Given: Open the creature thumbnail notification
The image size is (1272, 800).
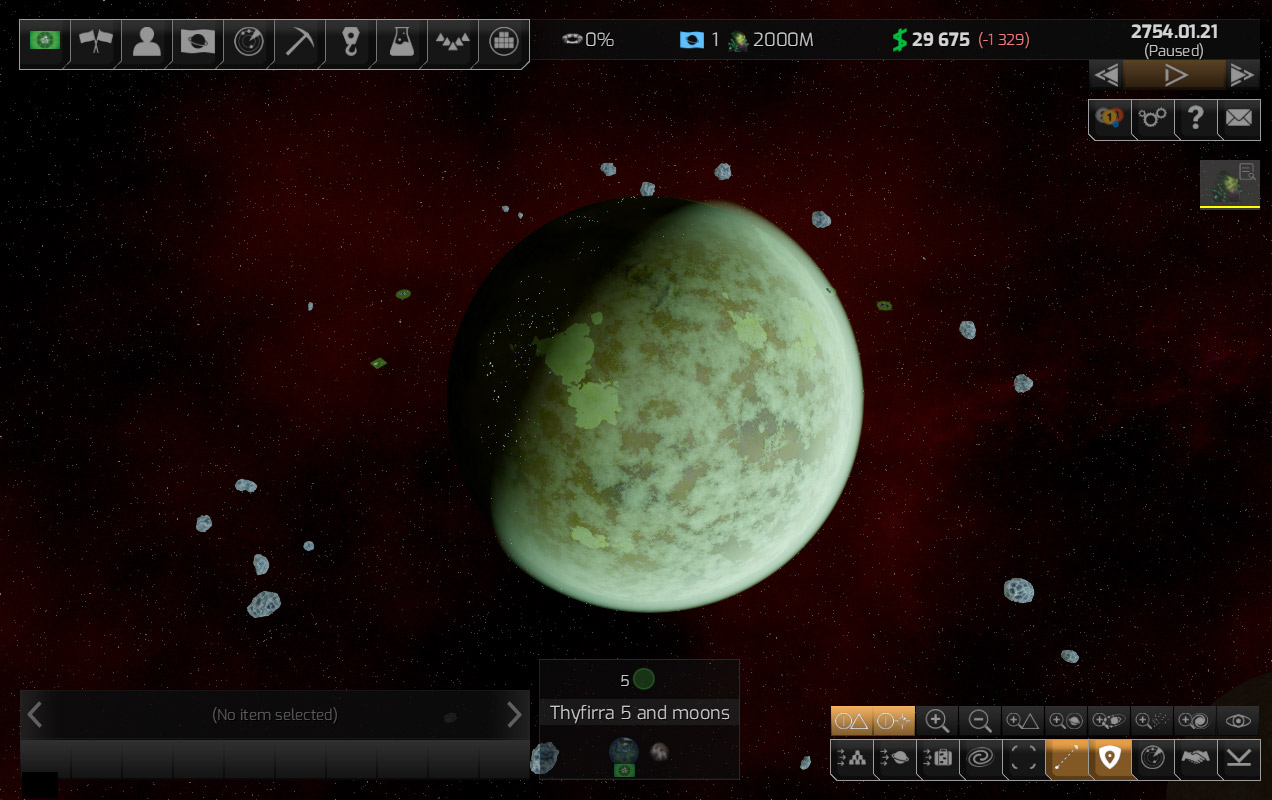Looking at the screenshot, I should coord(1229,182).
